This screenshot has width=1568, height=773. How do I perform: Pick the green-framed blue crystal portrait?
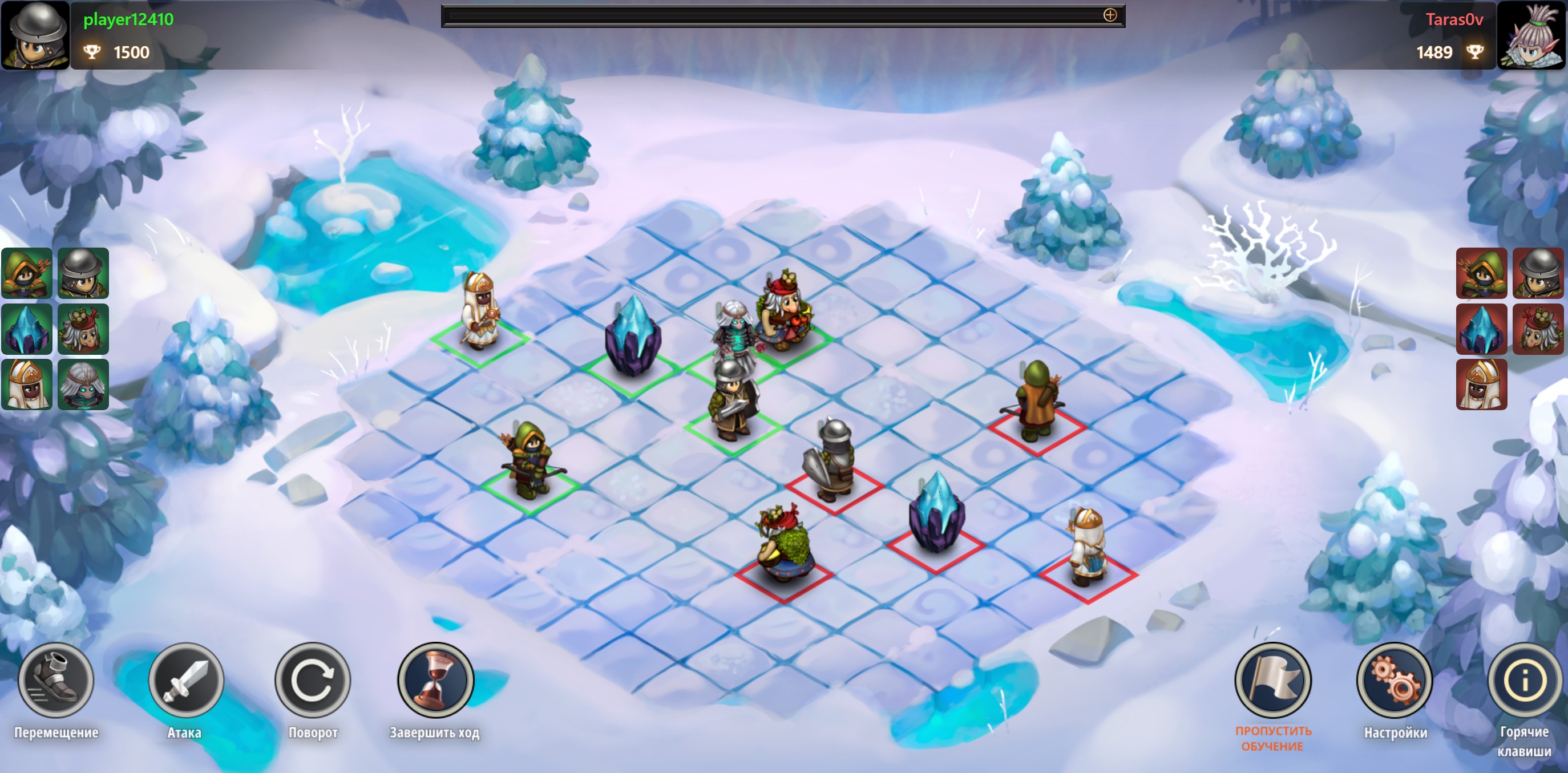(x=27, y=329)
